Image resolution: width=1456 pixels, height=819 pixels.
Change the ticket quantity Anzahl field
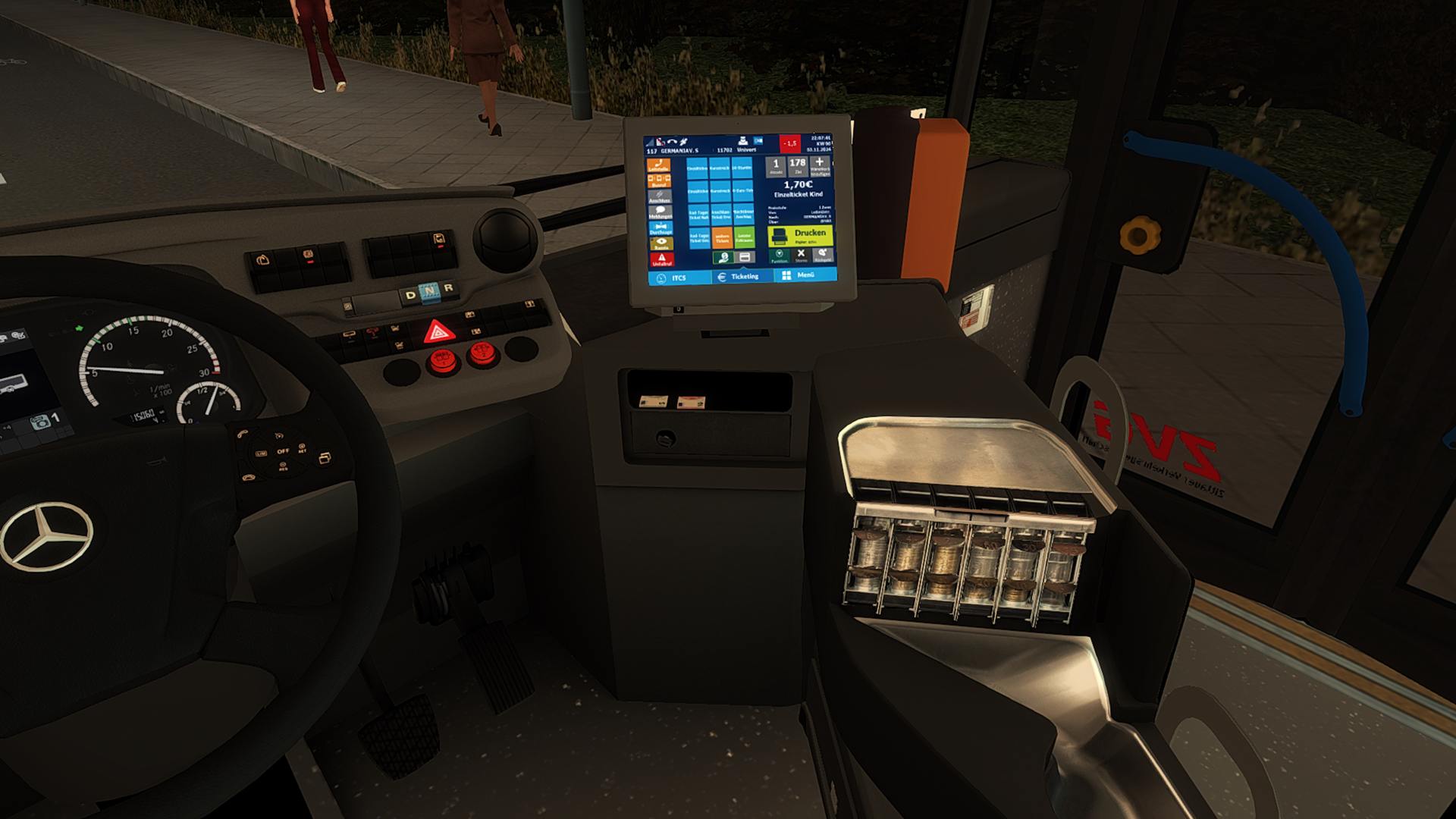tap(775, 166)
